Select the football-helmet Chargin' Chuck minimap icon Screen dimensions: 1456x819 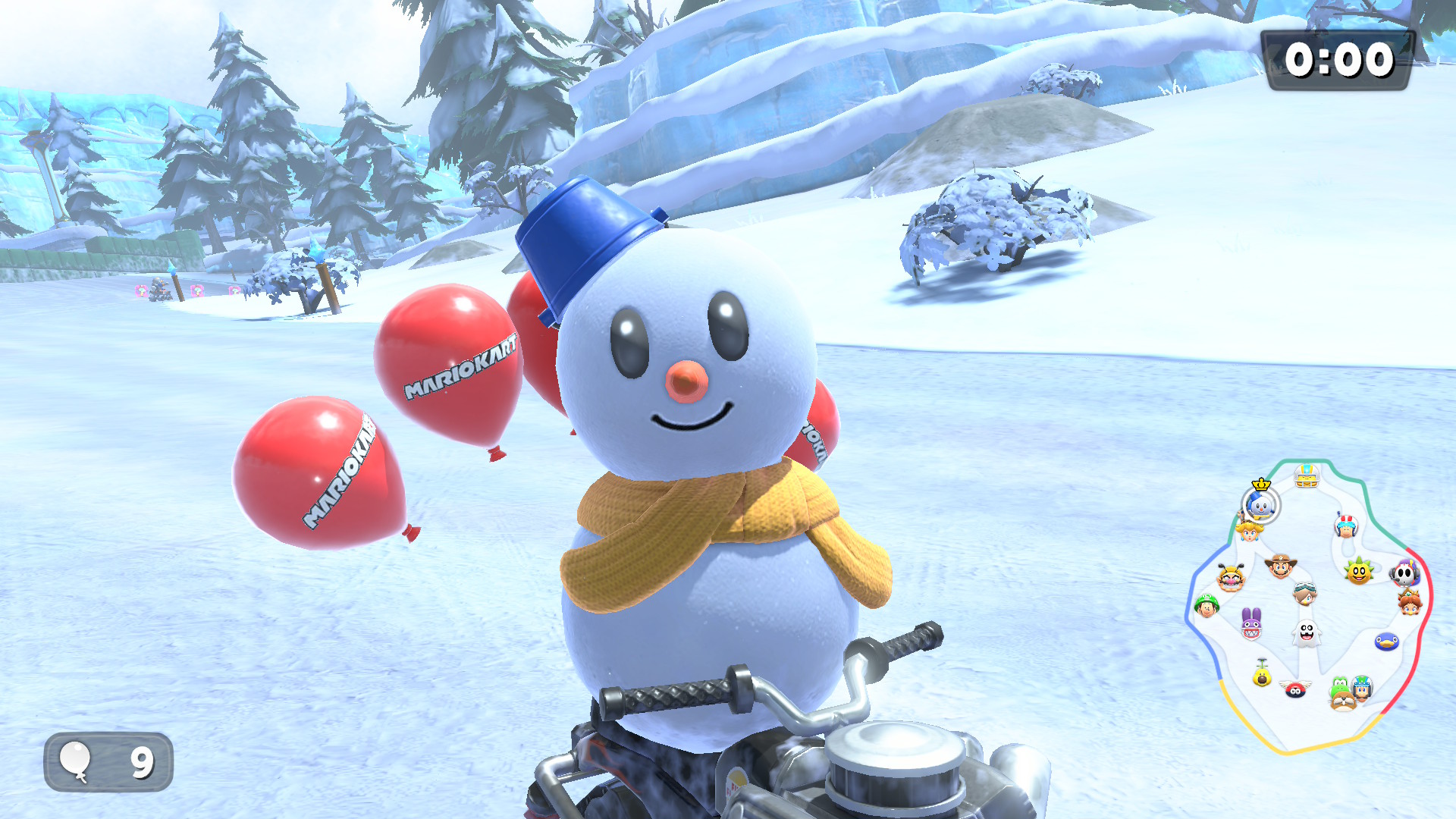[x=1306, y=476]
